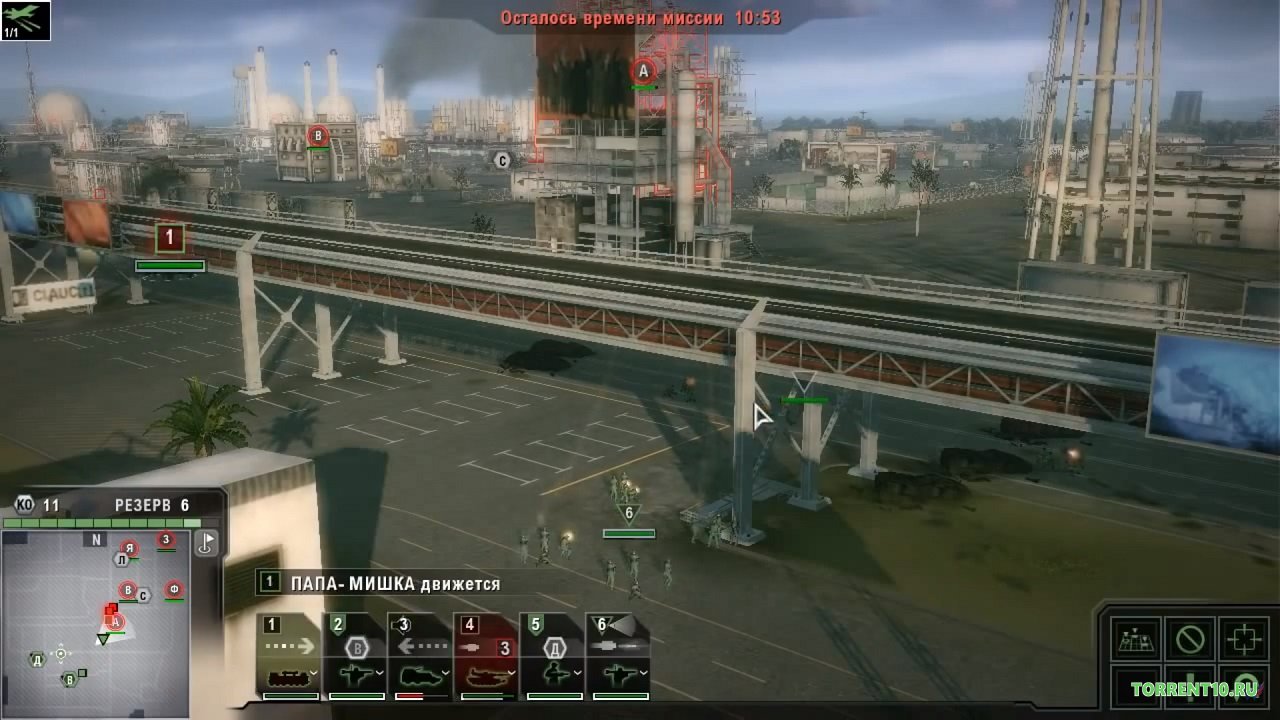Viewport: 1280px width, 720px height.
Task: Select objective Д hexagon on the minimap
Action: tap(37, 659)
